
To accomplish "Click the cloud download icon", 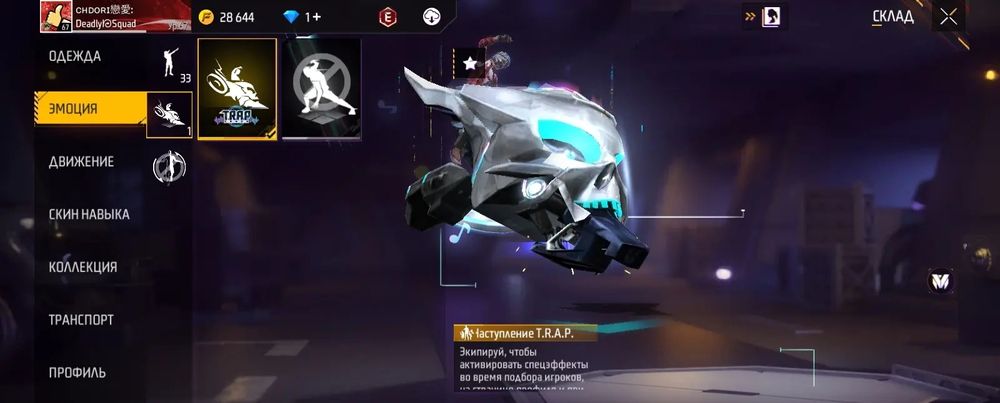I will click(x=433, y=17).
